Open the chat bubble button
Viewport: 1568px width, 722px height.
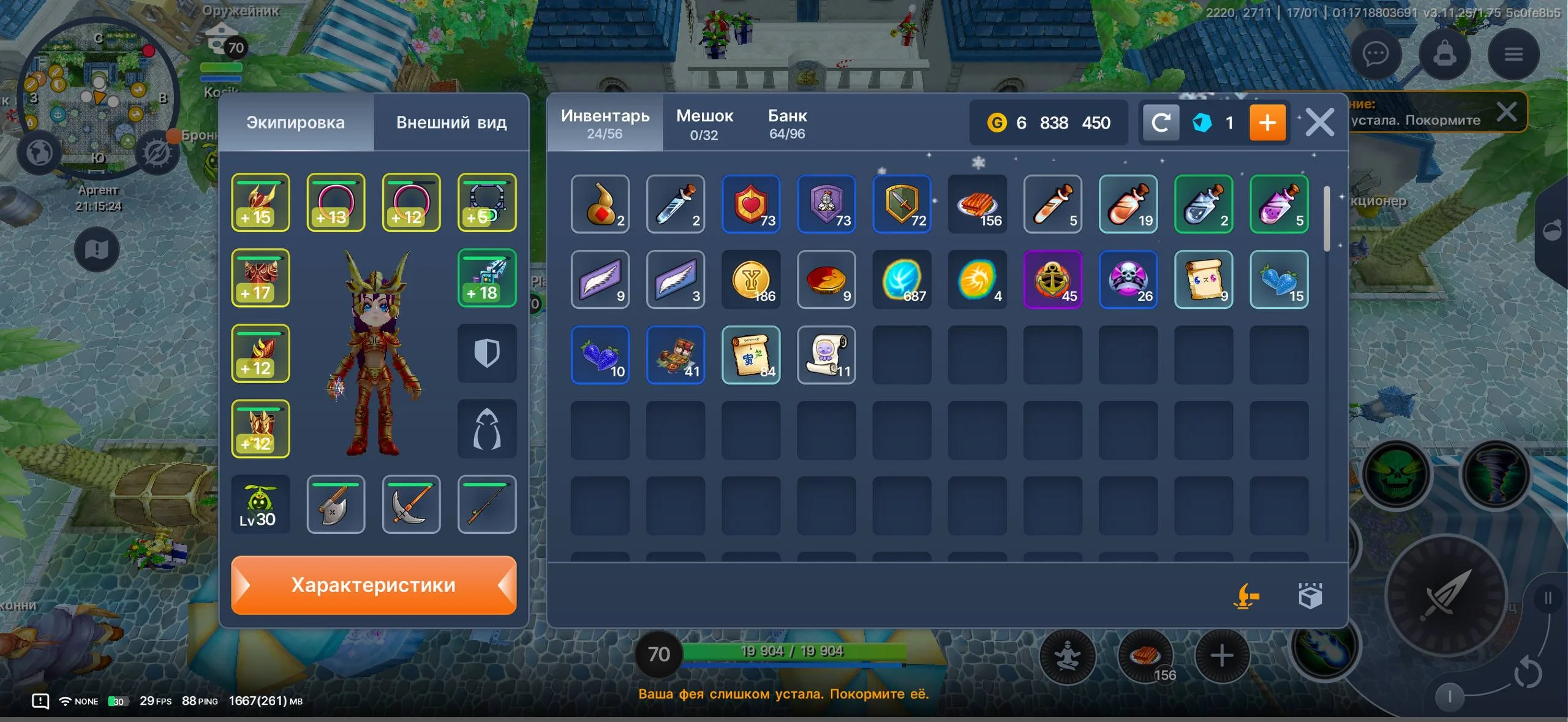1376,55
